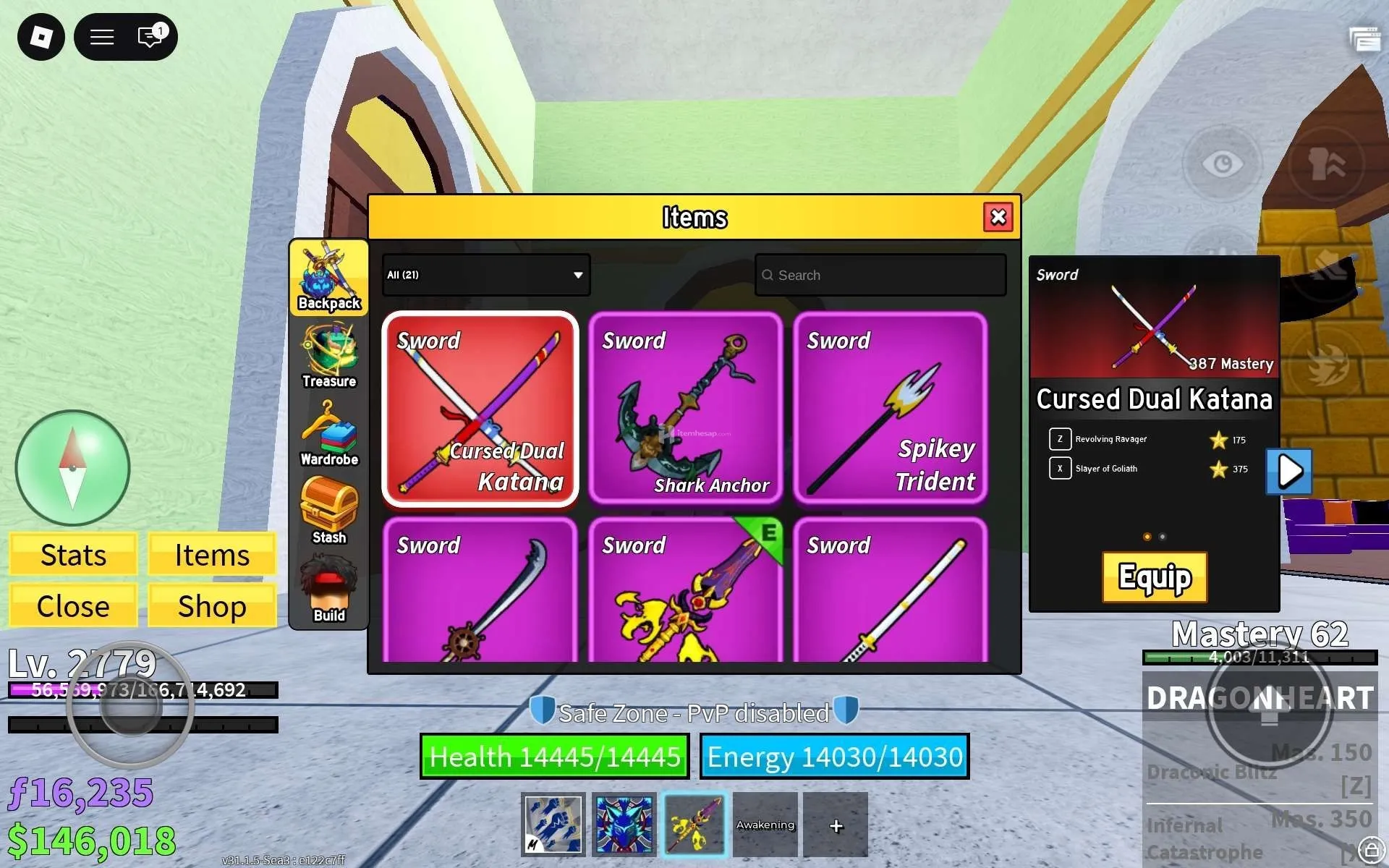Choose the Spikey Trident slot
1389x868 pixels.
pos(890,409)
